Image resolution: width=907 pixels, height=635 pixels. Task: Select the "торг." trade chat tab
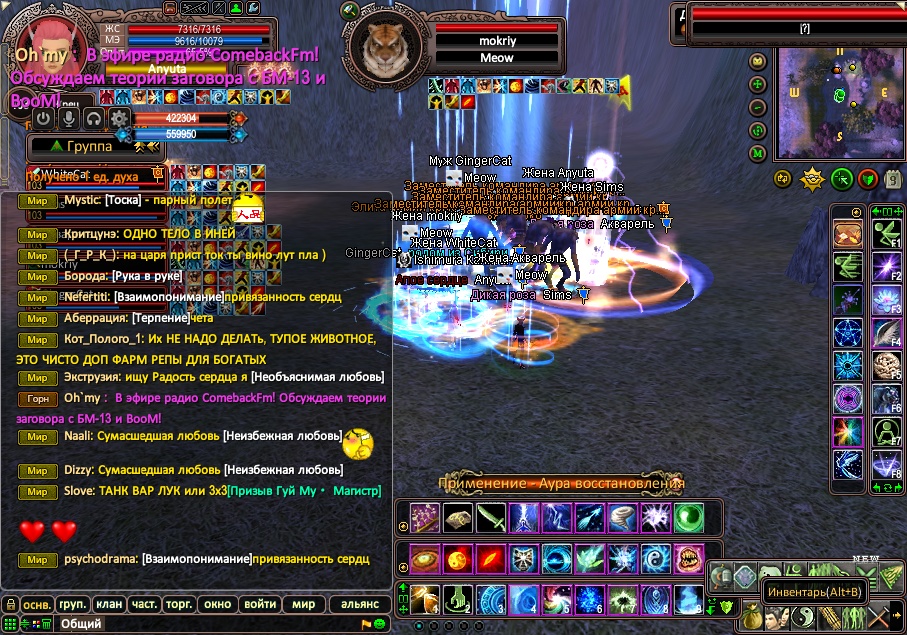click(x=180, y=604)
